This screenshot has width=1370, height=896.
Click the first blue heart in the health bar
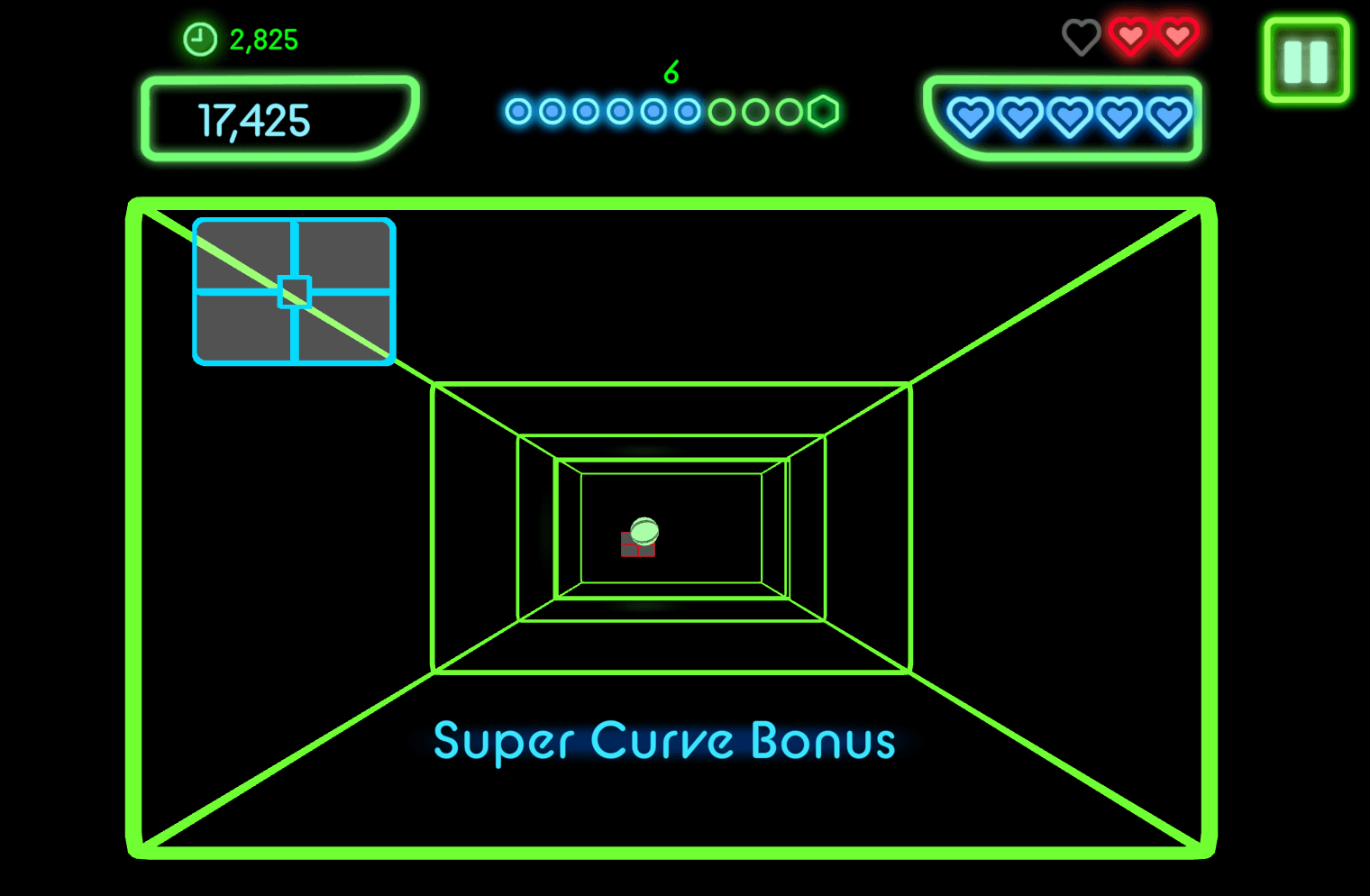(970, 118)
